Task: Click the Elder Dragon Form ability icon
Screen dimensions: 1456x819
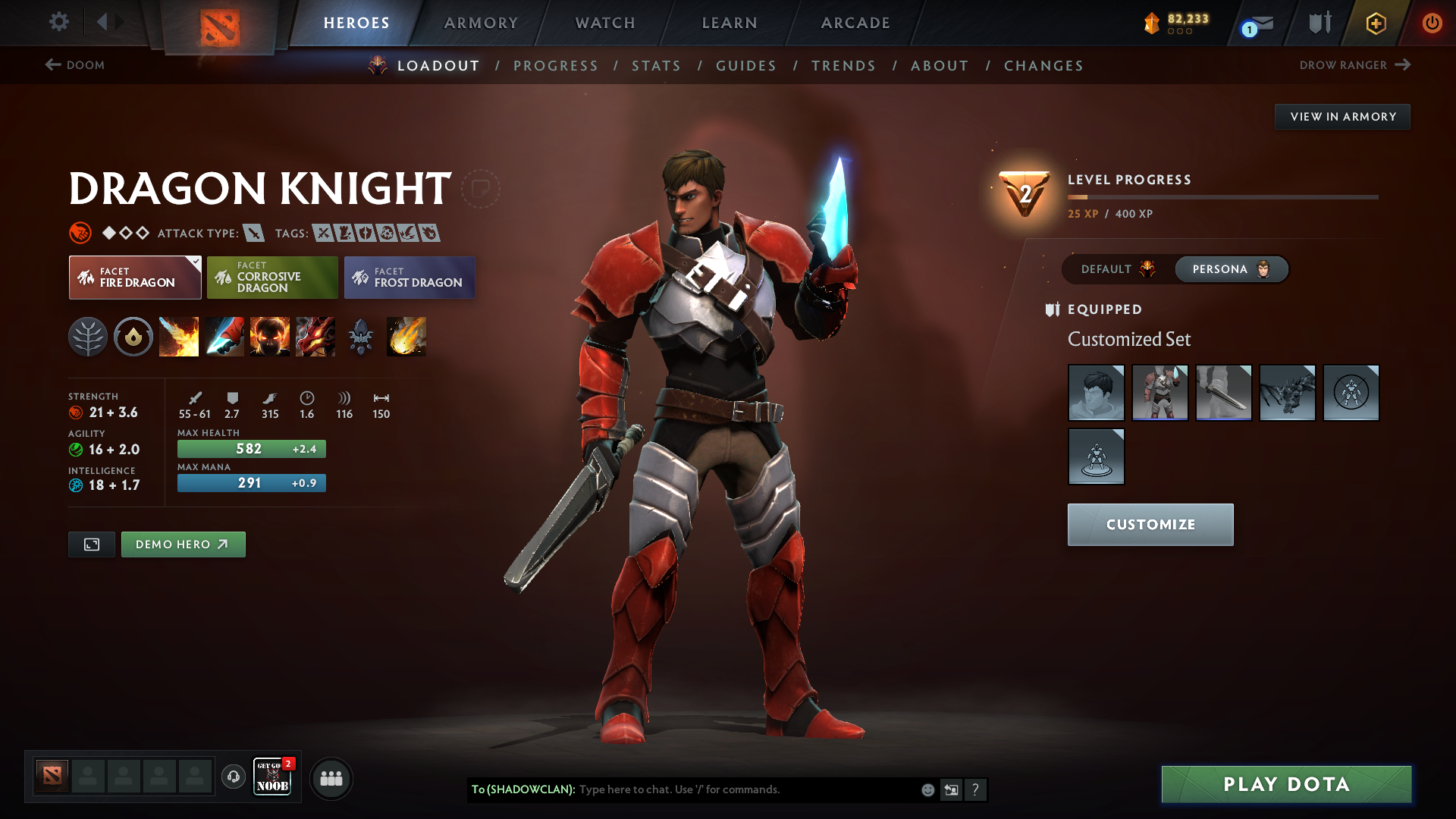Action: pos(315,337)
